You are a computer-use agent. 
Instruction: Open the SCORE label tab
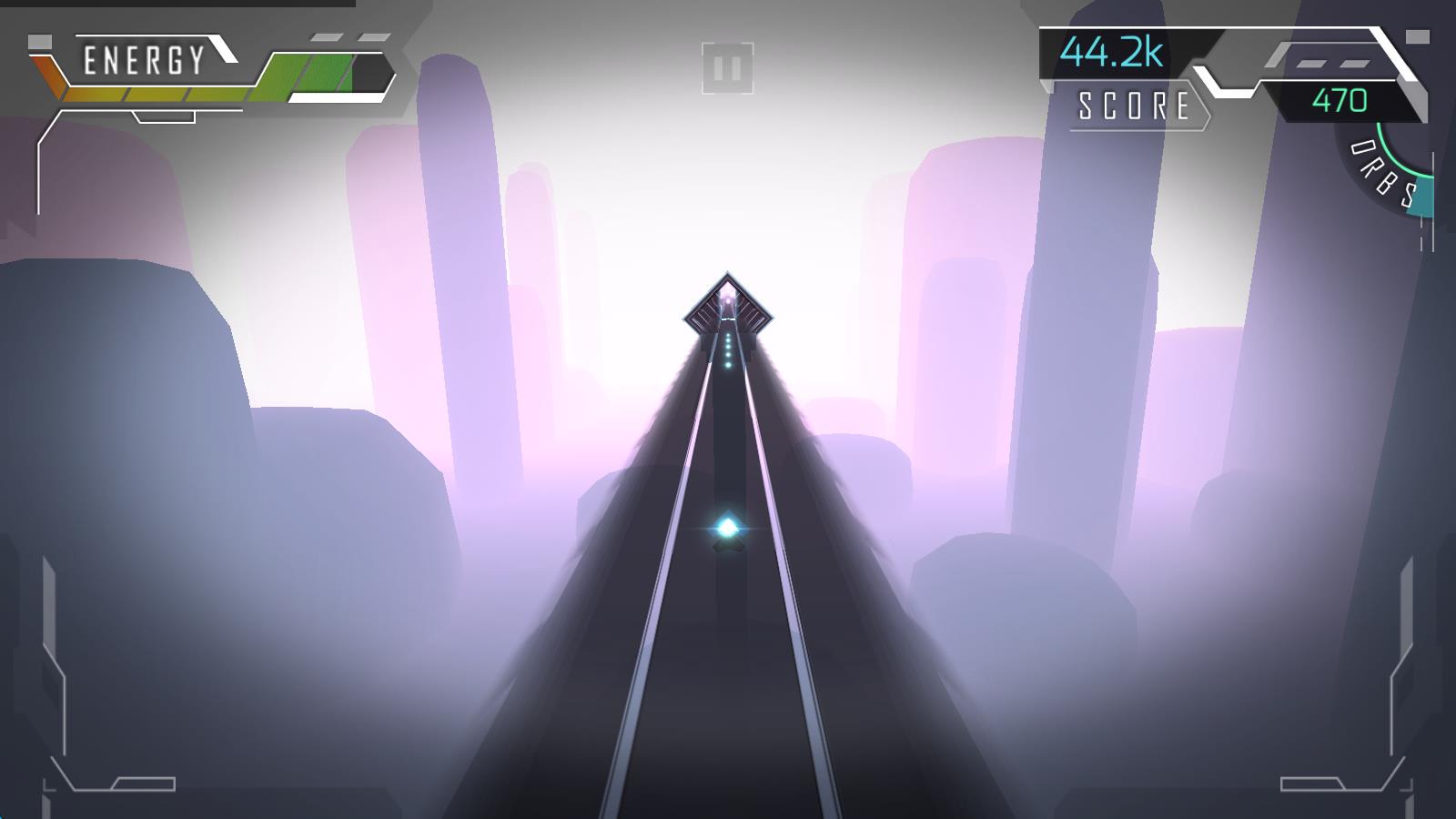click(x=1133, y=105)
